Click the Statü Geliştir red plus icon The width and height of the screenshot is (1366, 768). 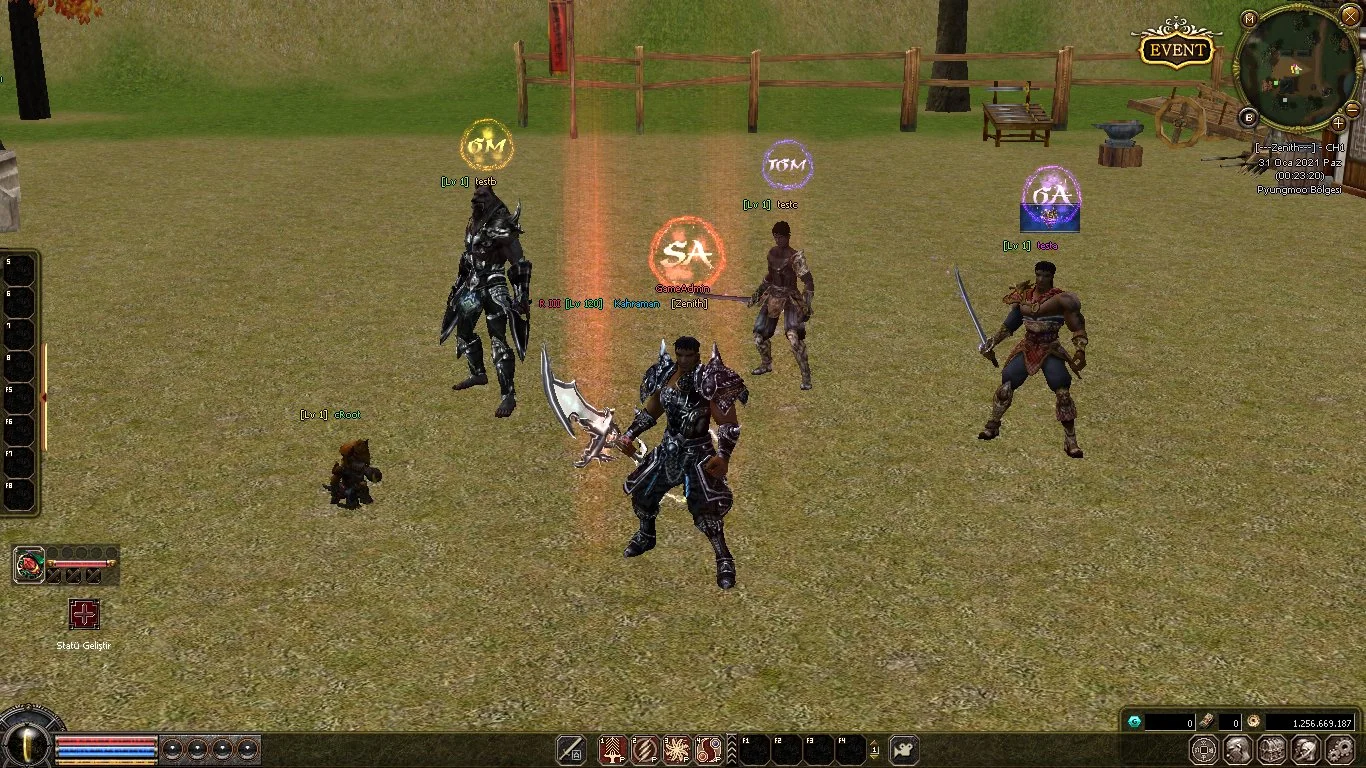coord(84,614)
